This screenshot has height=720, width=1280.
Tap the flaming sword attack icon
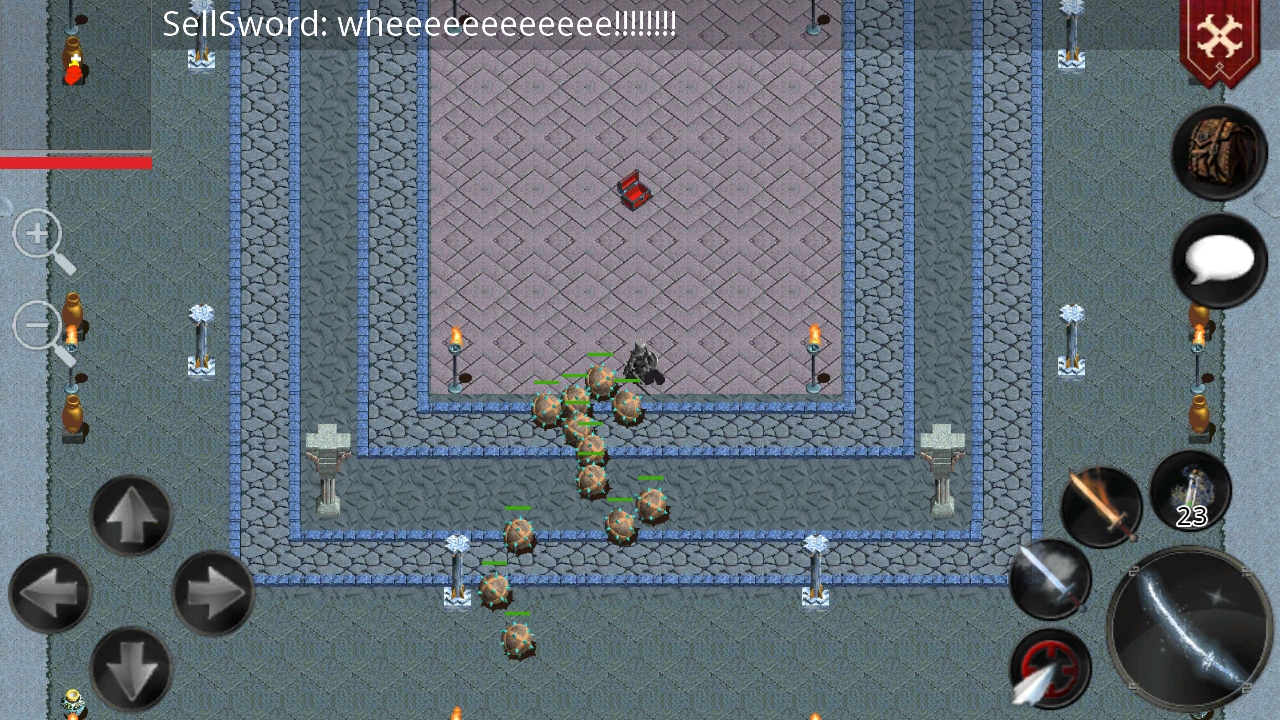(1100, 505)
